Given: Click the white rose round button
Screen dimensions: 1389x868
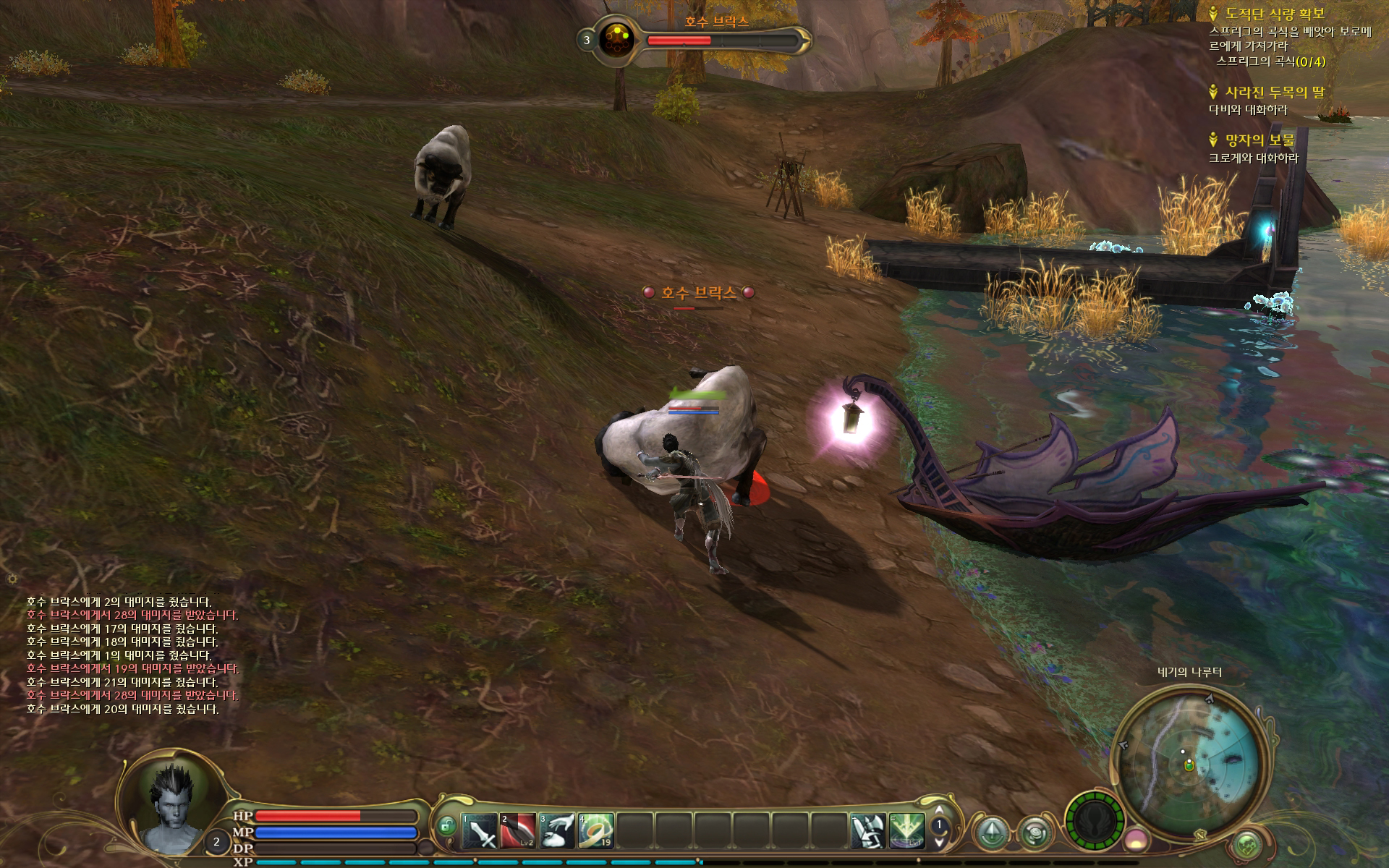Looking at the screenshot, I should pyautogui.click(x=1035, y=831).
